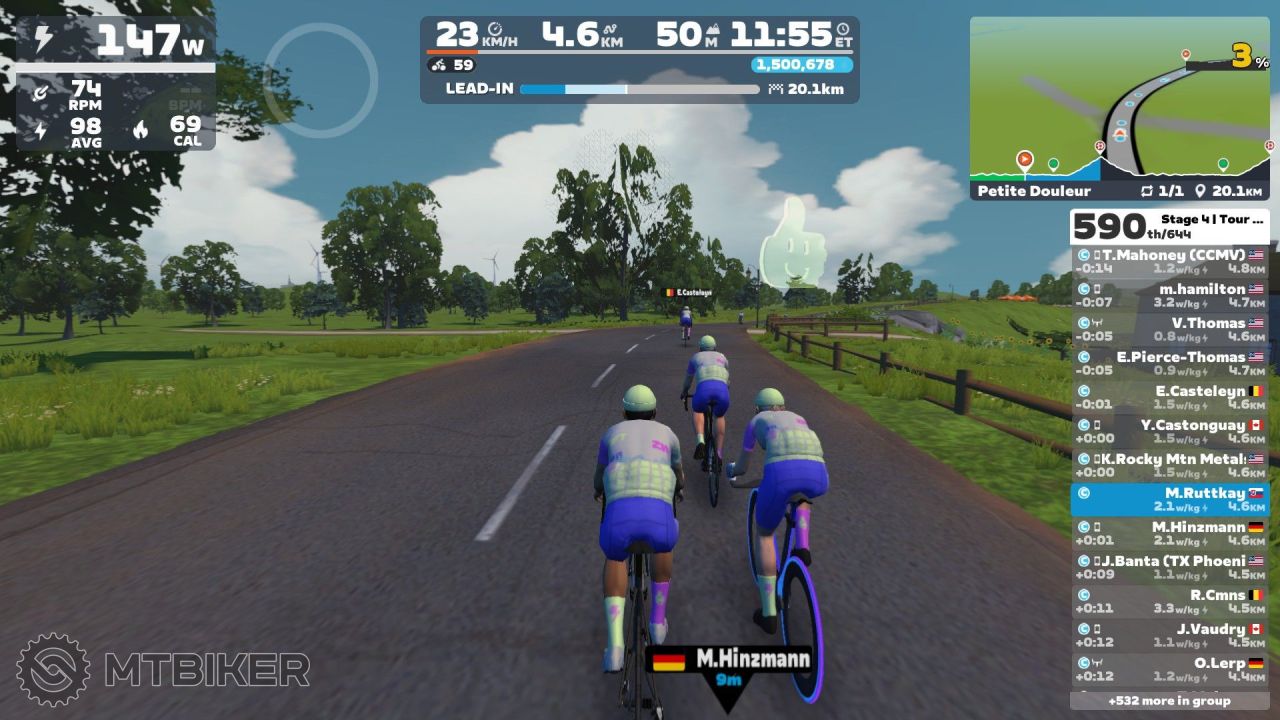1280x720 pixels.
Task: Select V.Thomas in the rider list
Action: pyautogui.click(x=1169, y=330)
